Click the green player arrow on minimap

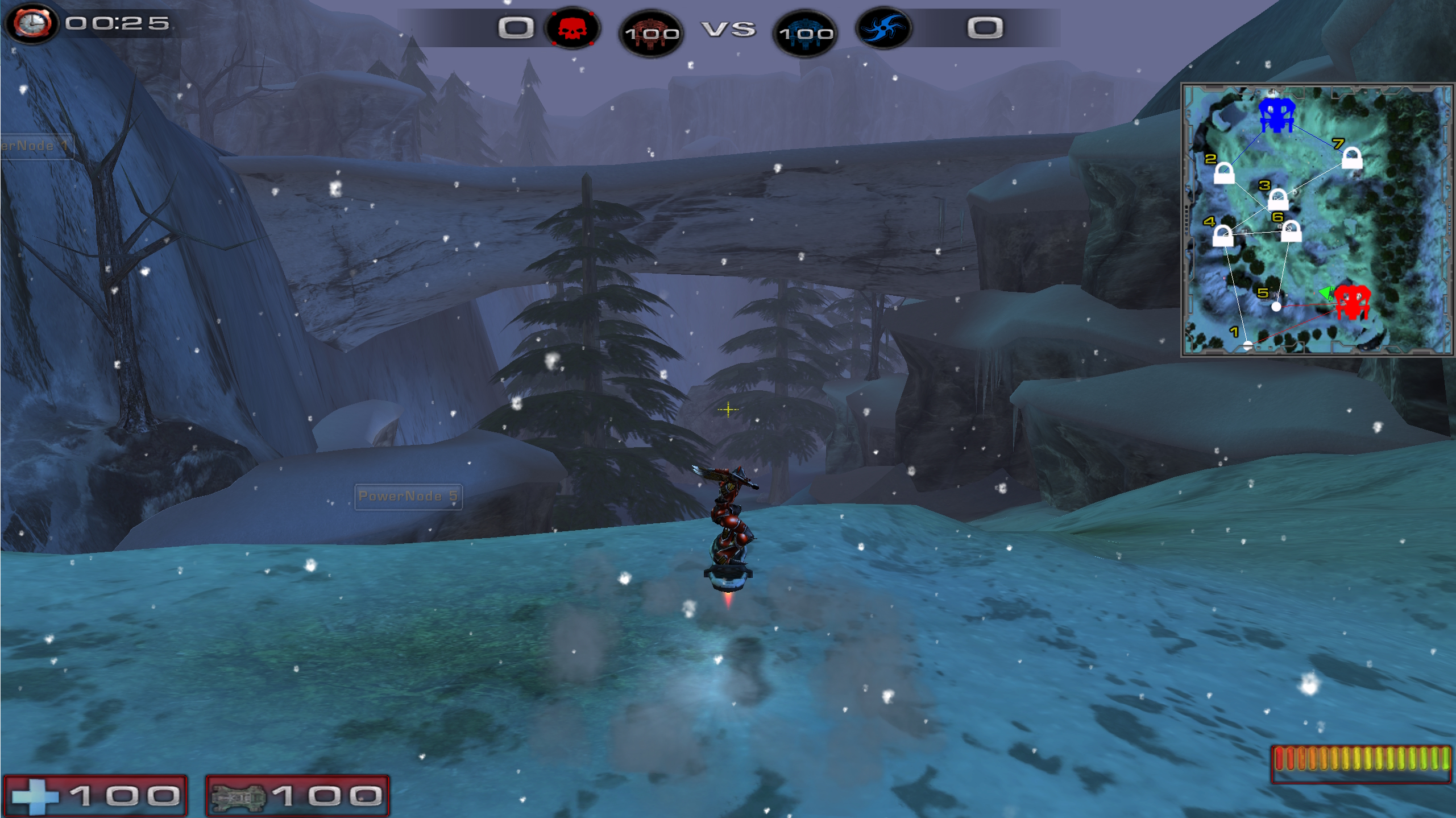point(1326,293)
